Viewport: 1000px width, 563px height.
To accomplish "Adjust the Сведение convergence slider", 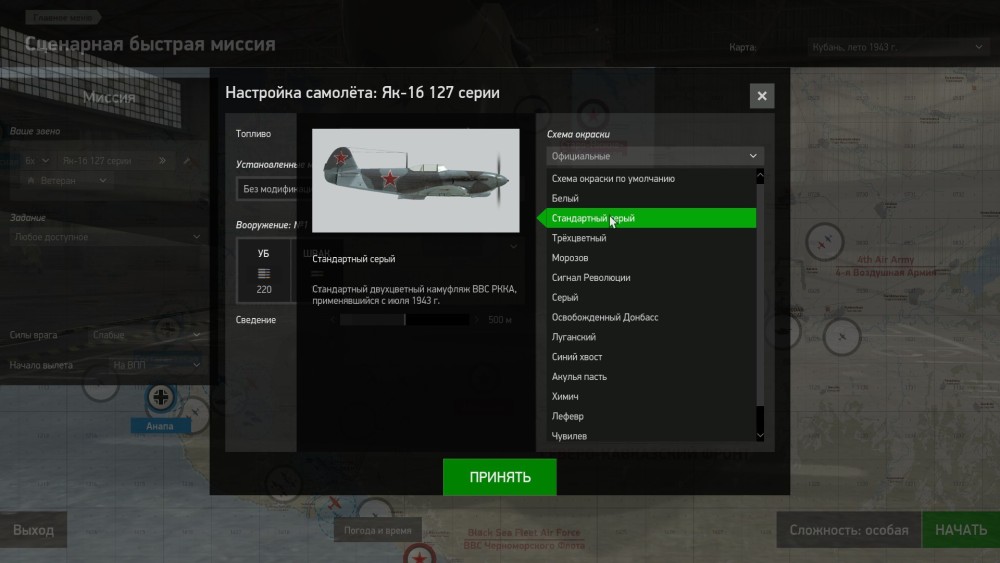I will click(405, 320).
